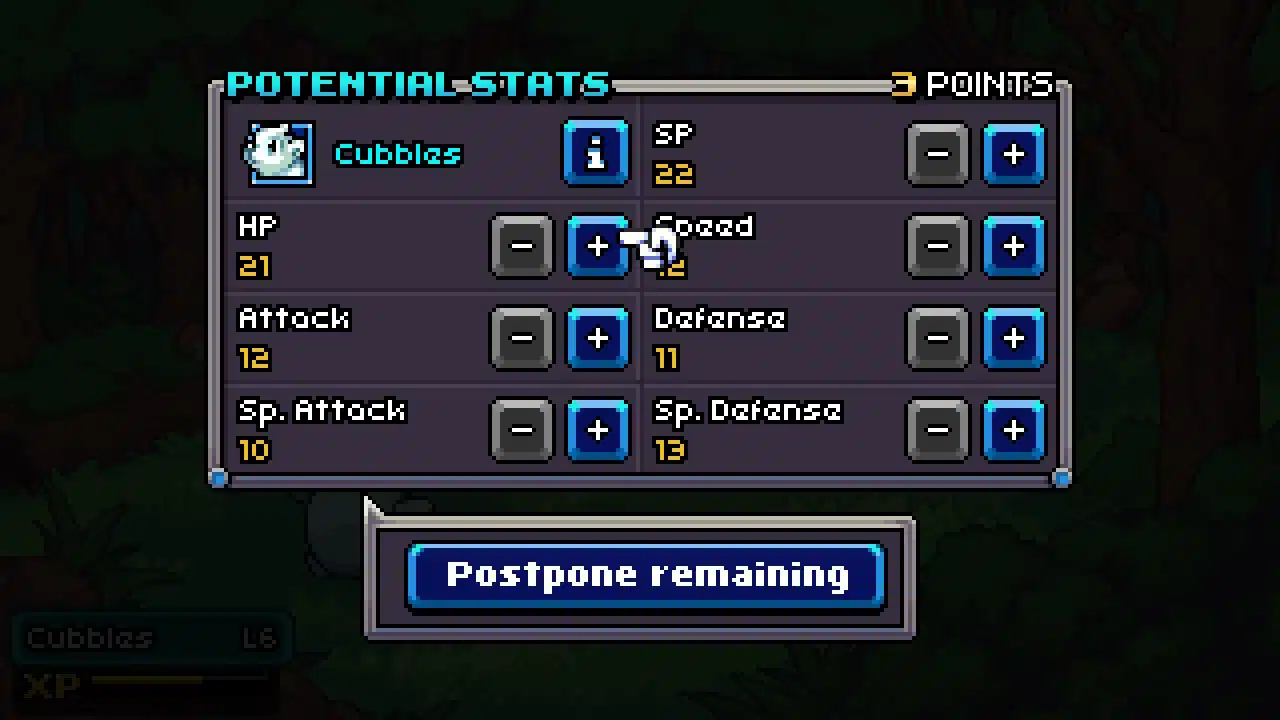1280x720 pixels.
Task: Click the Cubbles name label
Action: pos(397,153)
